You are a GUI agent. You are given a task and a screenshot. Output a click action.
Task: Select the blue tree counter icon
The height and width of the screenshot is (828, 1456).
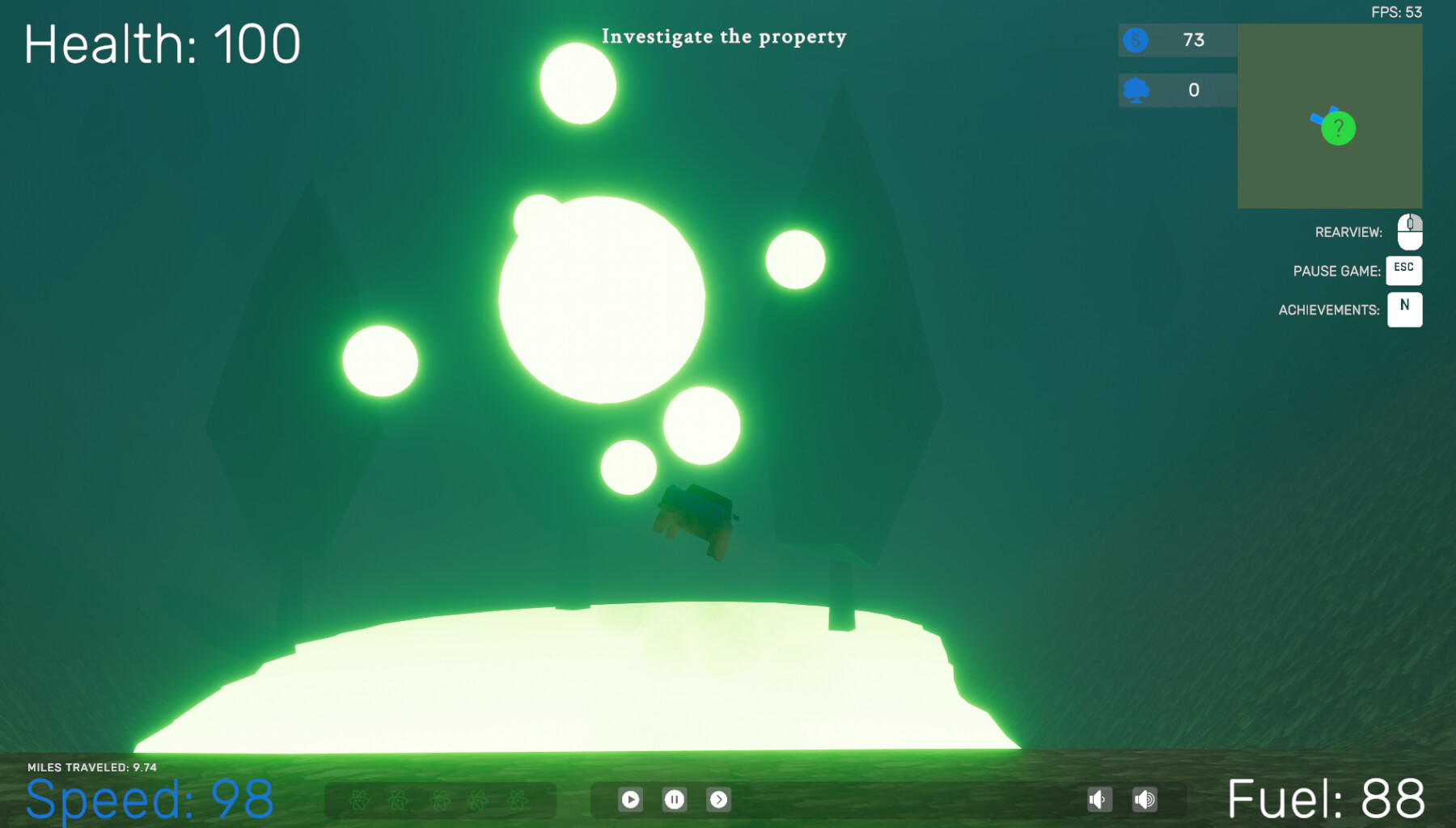1136,91
